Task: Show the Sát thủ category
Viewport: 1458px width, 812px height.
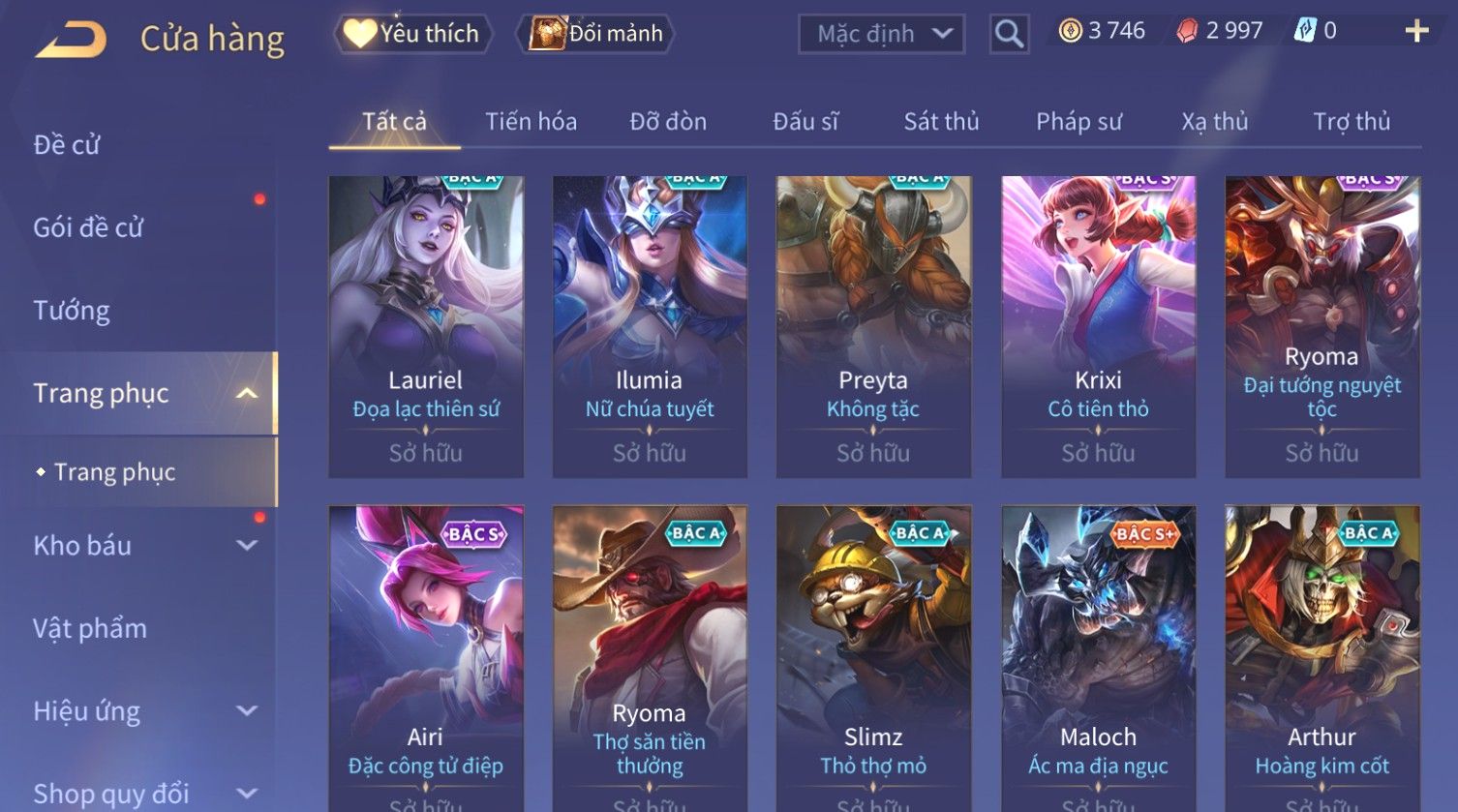Action: (x=941, y=122)
